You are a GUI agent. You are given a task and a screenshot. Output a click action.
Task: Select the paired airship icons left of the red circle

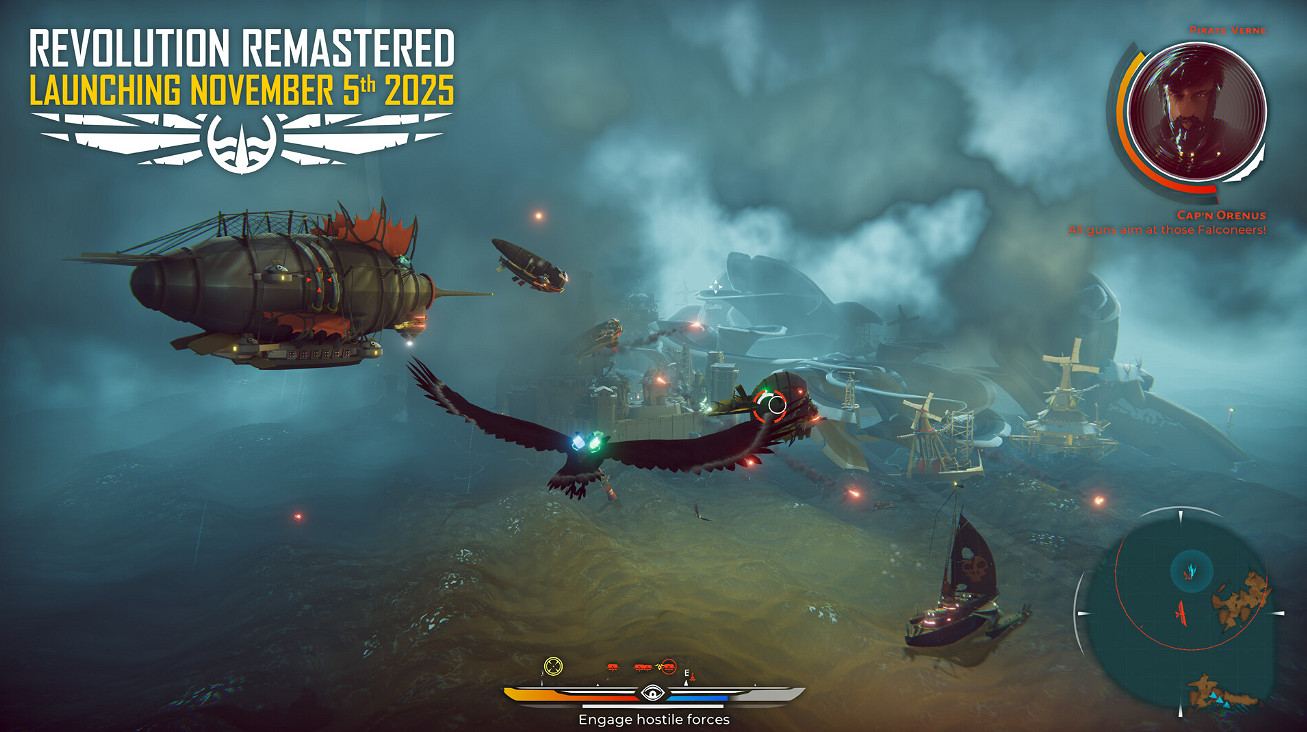641,668
